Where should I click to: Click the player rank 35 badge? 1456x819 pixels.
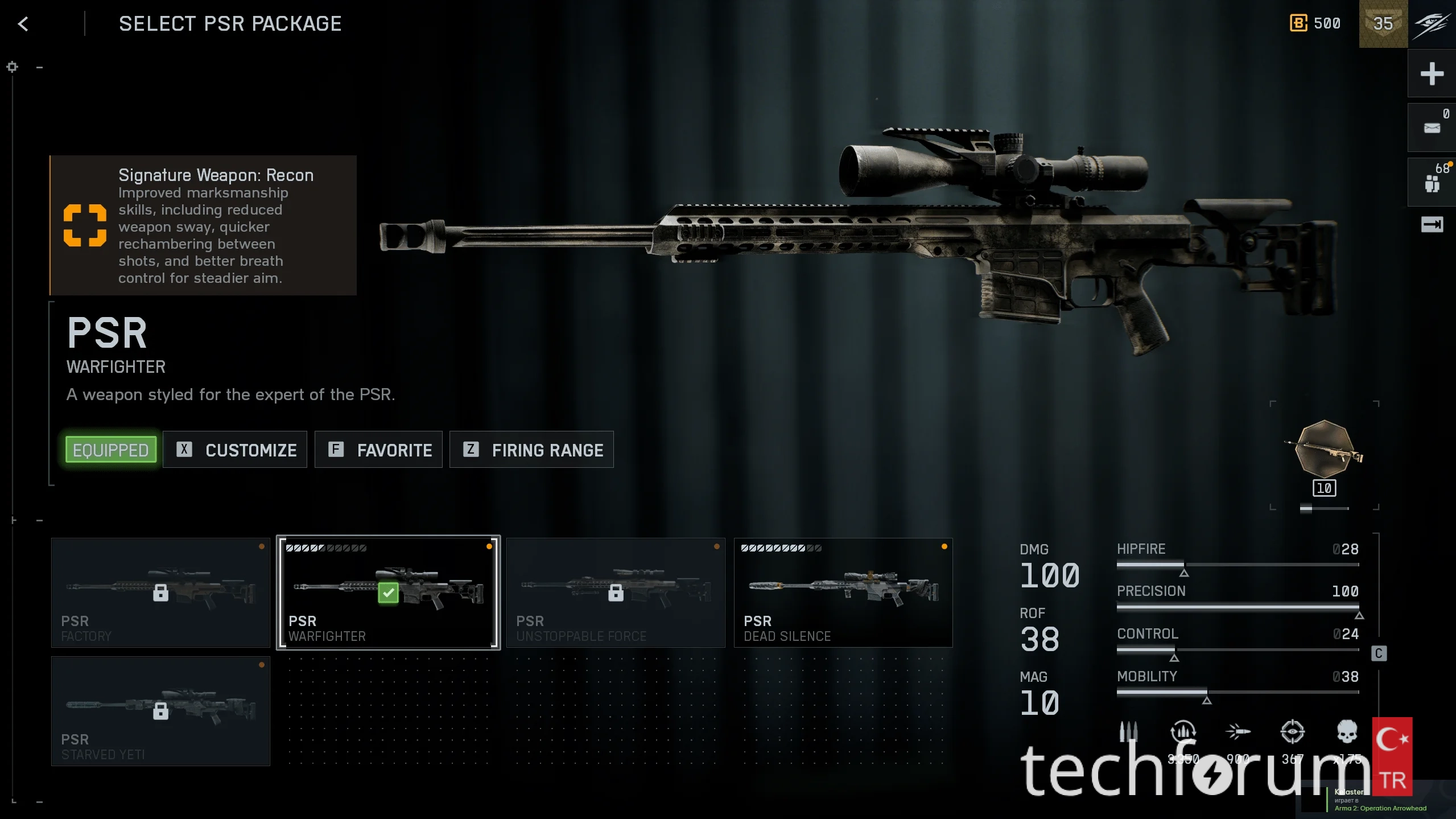[1383, 24]
